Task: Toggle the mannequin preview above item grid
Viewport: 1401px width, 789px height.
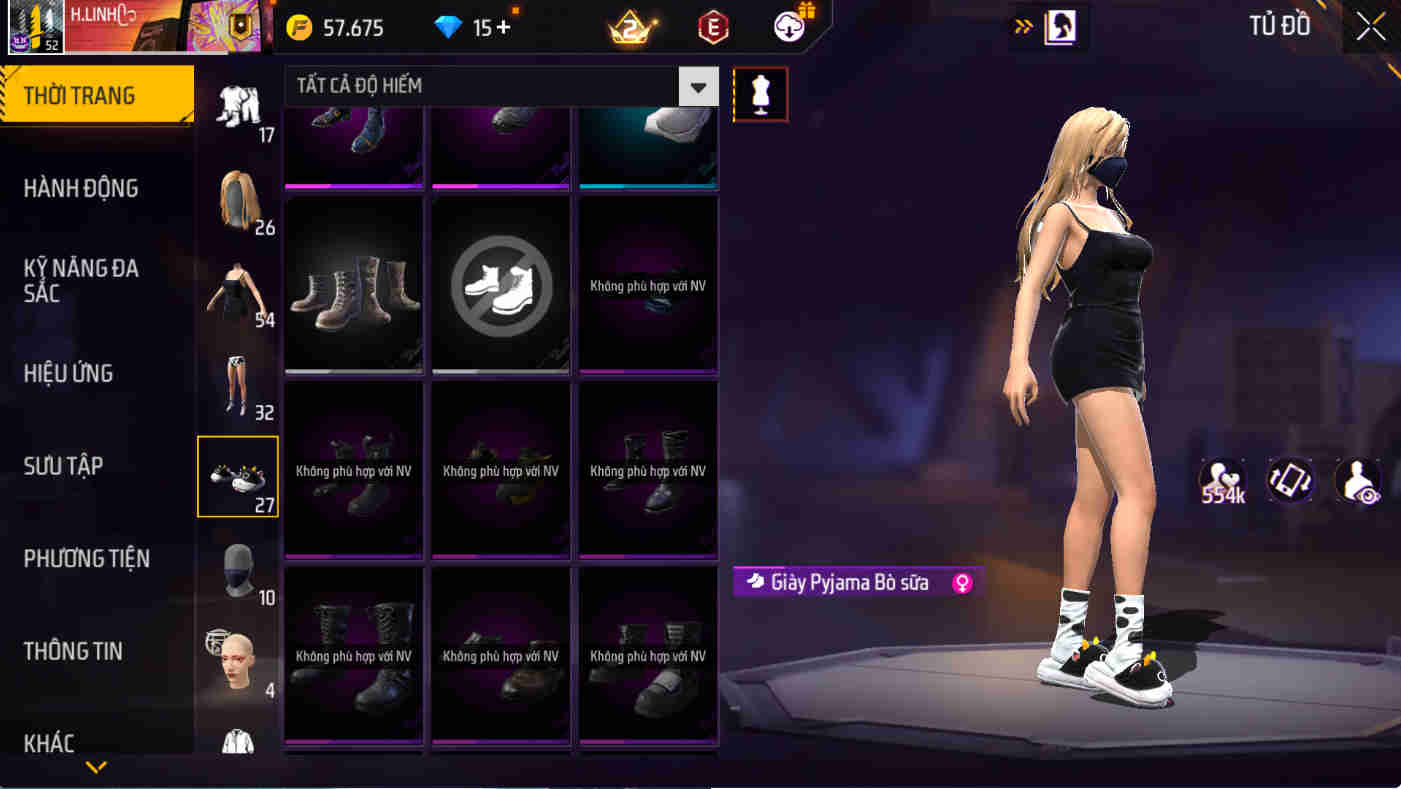Action: pyautogui.click(x=760, y=96)
